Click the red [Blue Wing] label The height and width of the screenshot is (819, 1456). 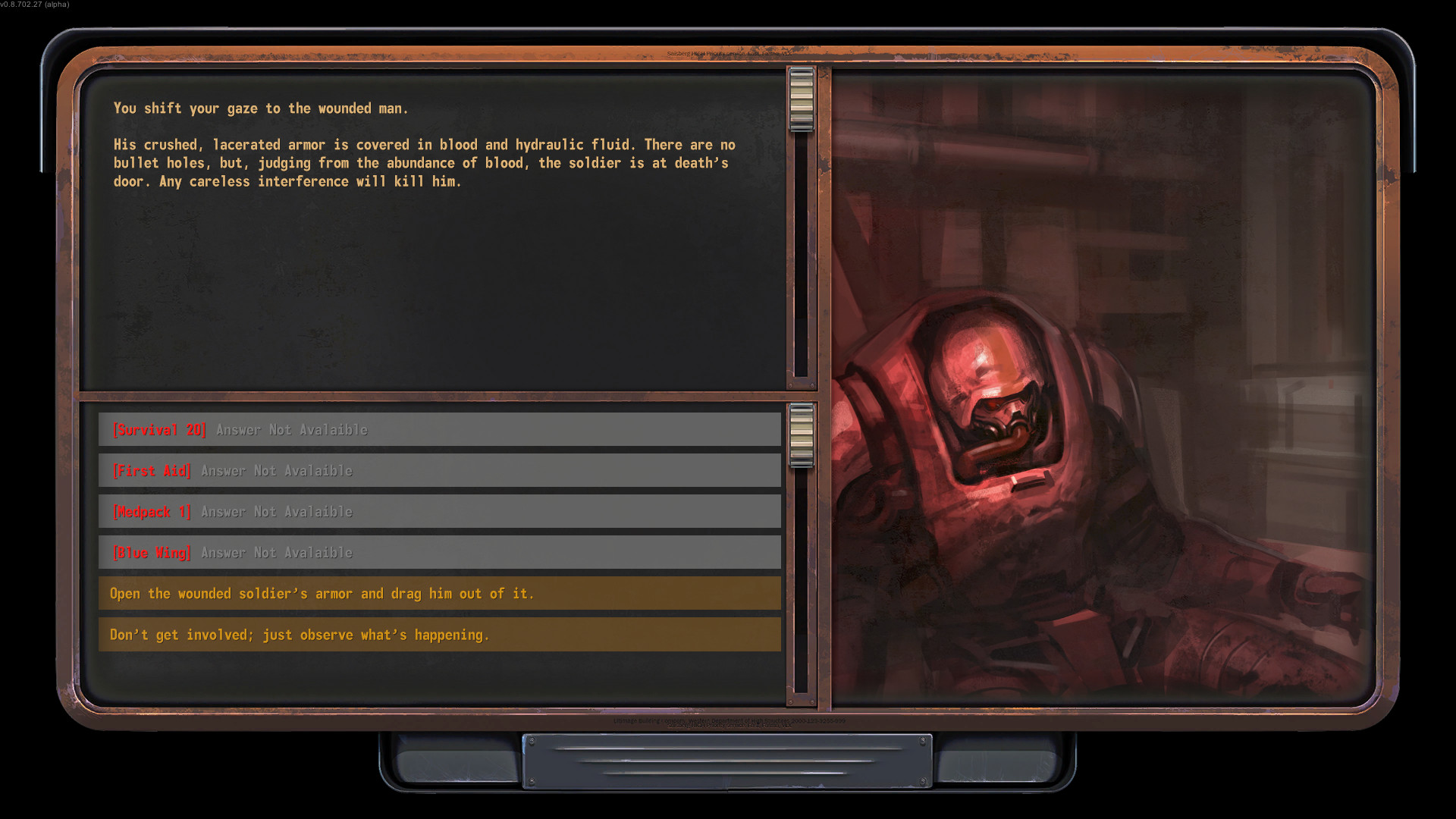[x=152, y=552]
